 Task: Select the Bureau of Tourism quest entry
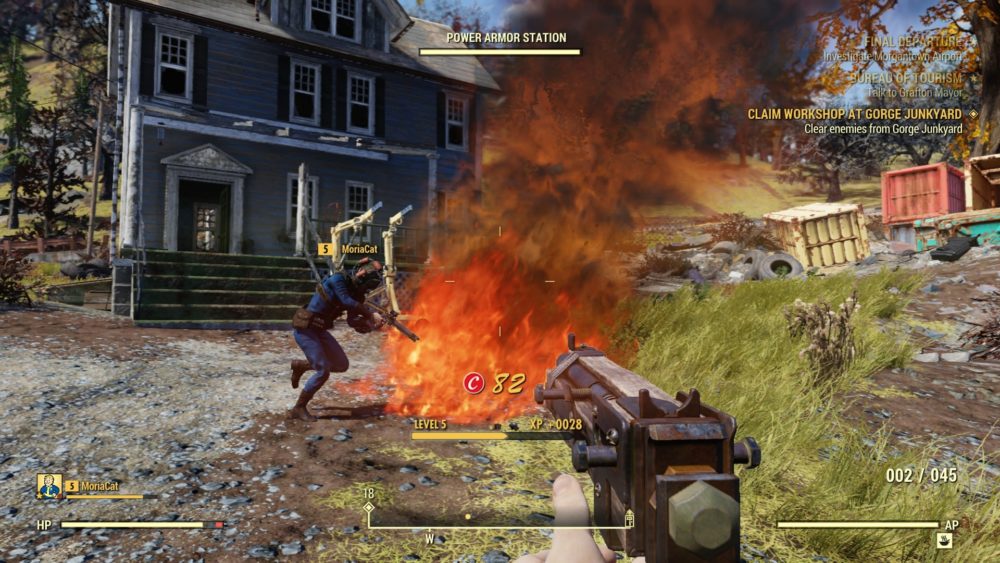point(906,78)
